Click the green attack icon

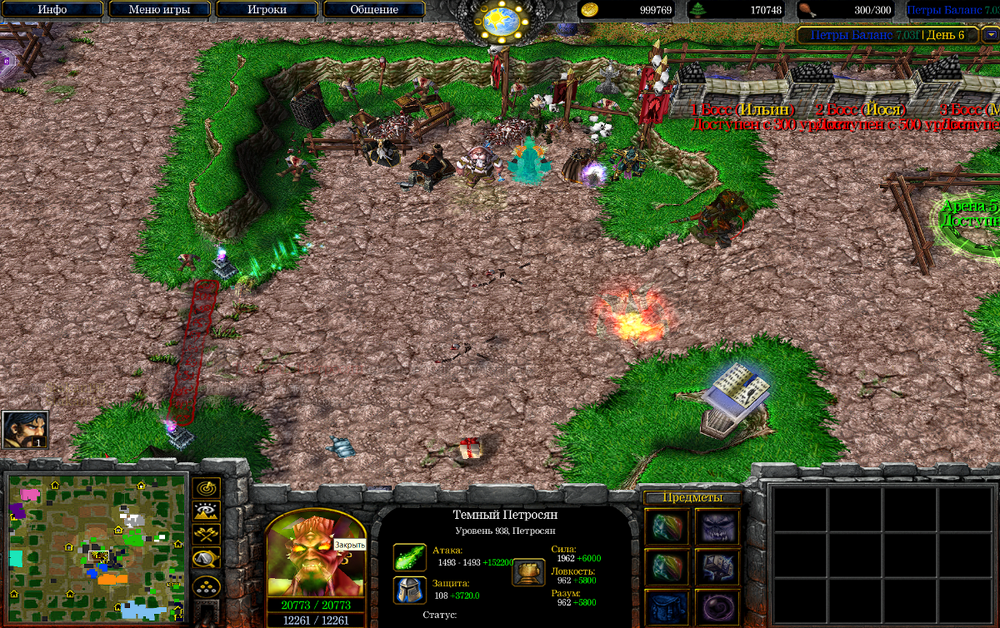click(410, 557)
